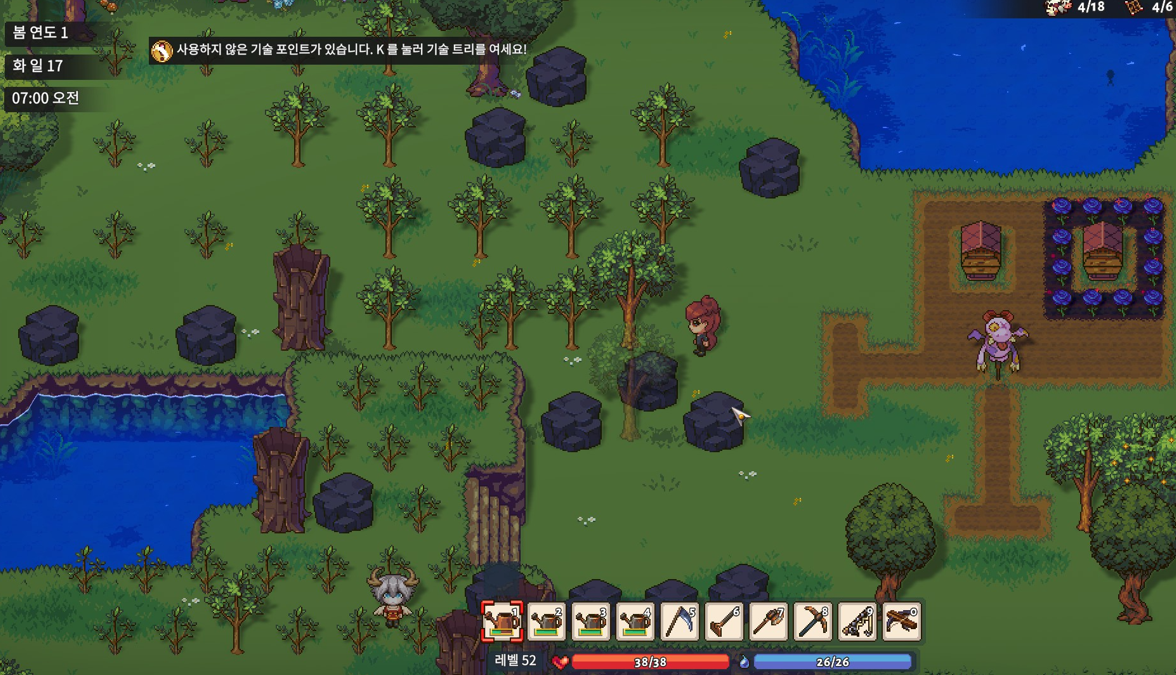Equip the axe hotbar slot
This screenshot has width=1176, height=675.
pos(768,622)
